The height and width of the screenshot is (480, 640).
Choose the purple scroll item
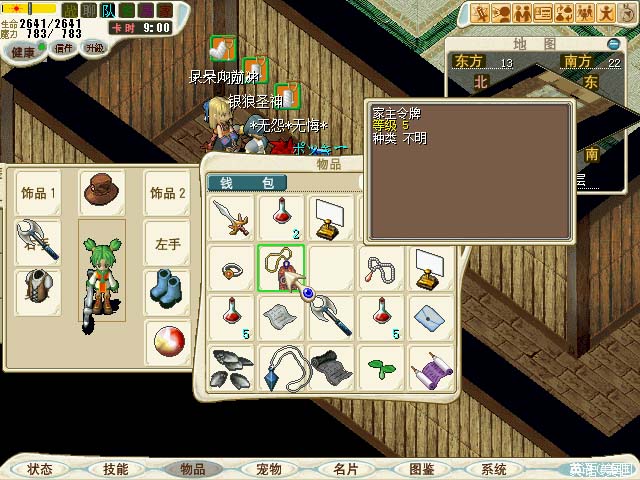coord(431,366)
